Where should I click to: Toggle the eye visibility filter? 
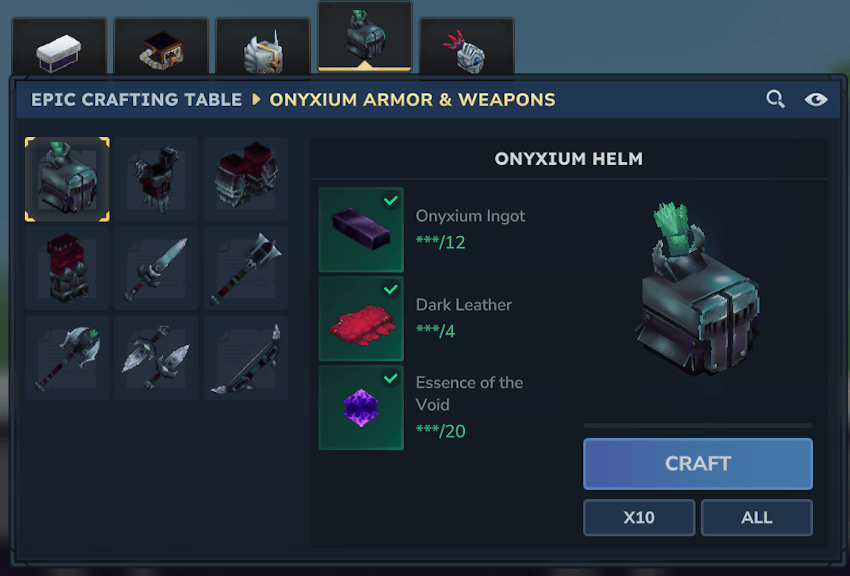(x=816, y=99)
